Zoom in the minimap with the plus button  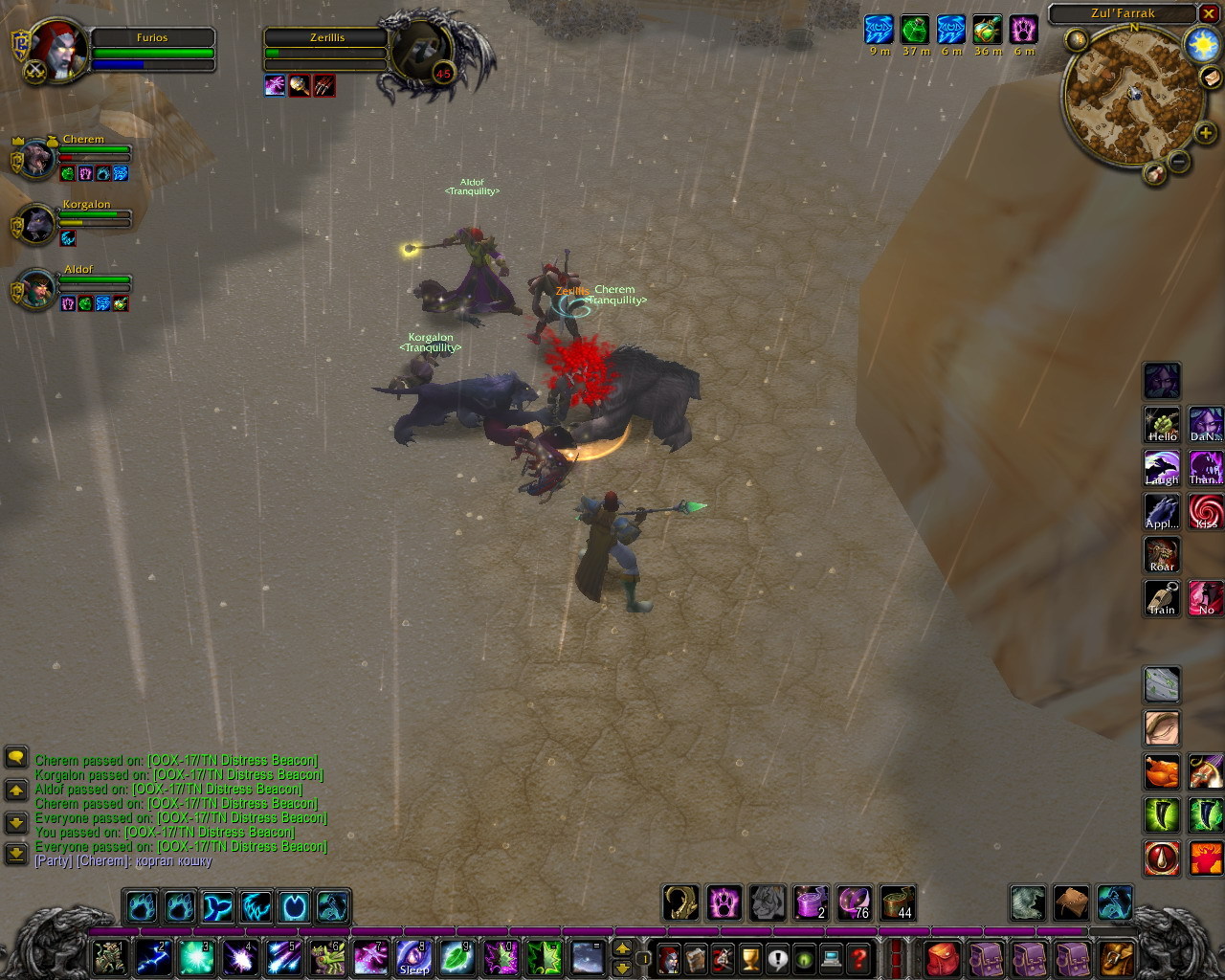[x=1205, y=135]
